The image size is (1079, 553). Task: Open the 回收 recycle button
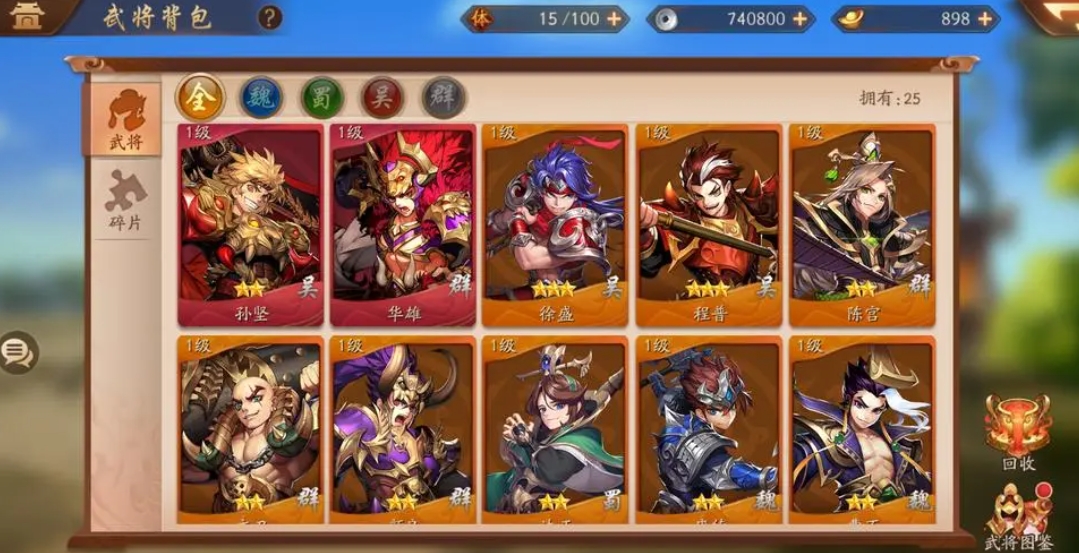click(x=1017, y=431)
